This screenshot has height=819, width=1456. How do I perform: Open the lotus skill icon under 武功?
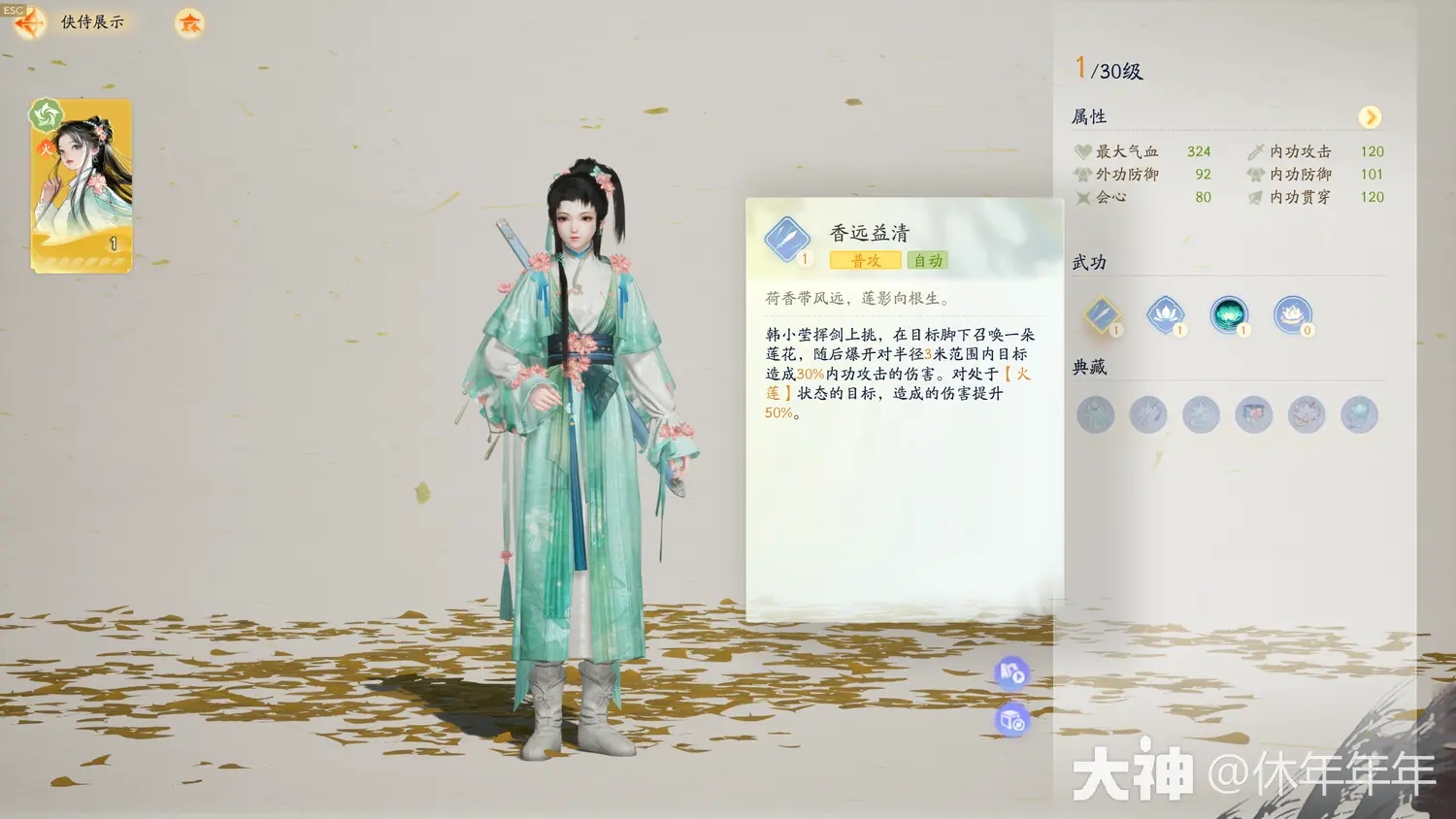pos(1168,315)
